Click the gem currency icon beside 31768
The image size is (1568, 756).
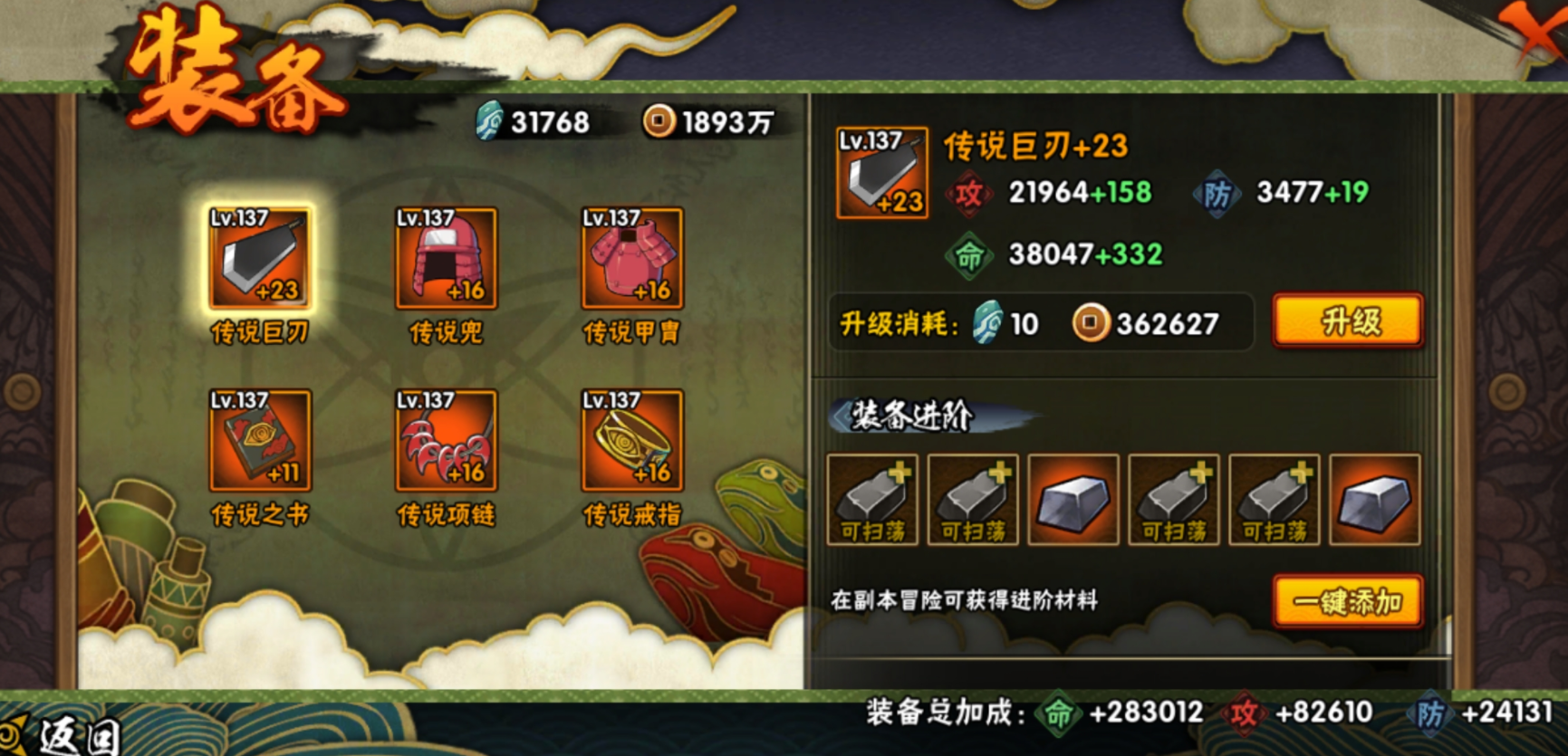(489, 119)
